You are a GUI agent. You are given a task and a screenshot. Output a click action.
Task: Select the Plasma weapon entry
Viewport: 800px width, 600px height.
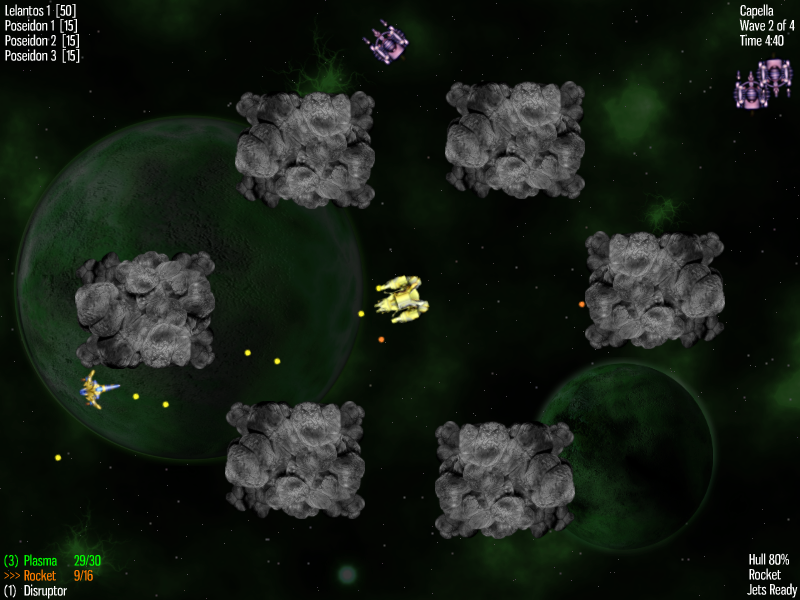tap(40, 561)
